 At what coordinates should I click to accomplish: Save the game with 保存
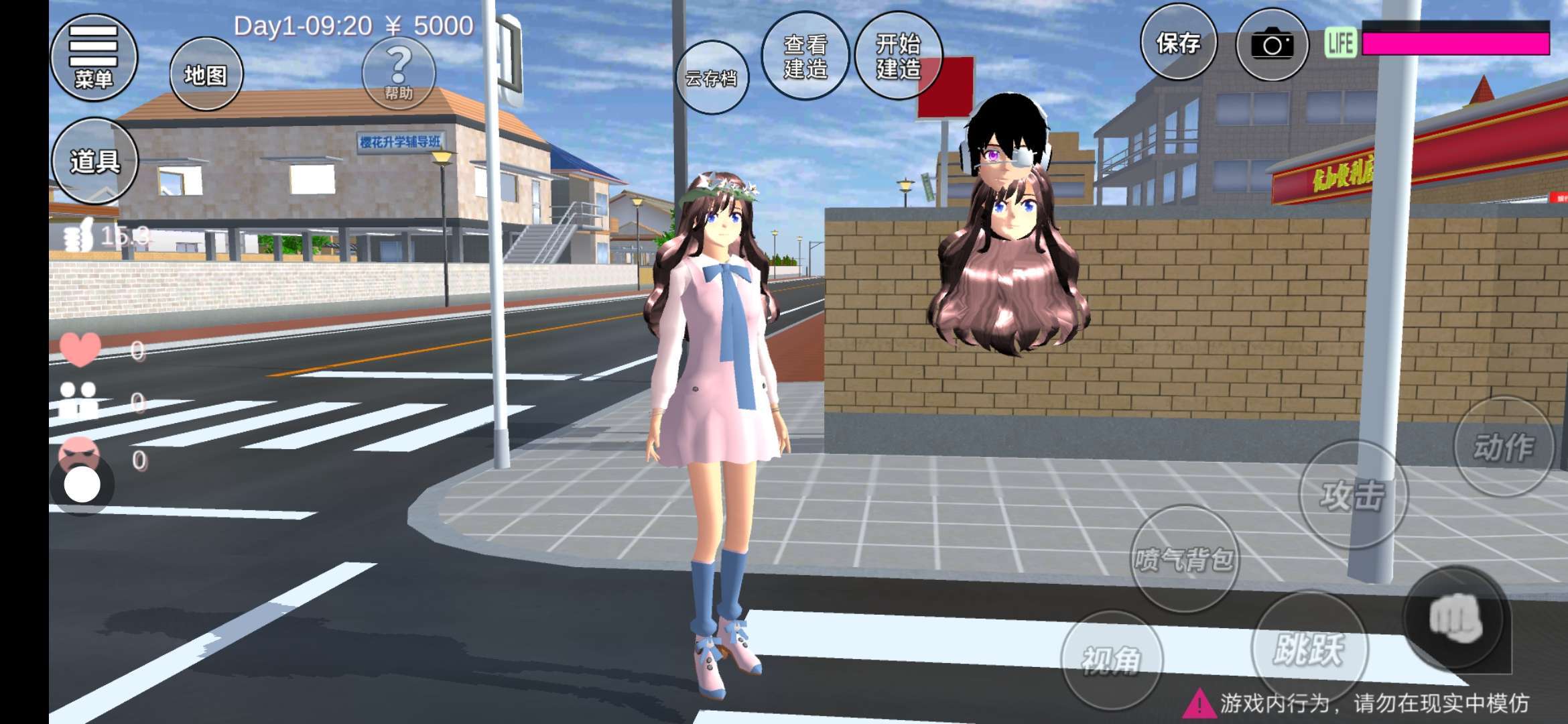tap(1178, 44)
